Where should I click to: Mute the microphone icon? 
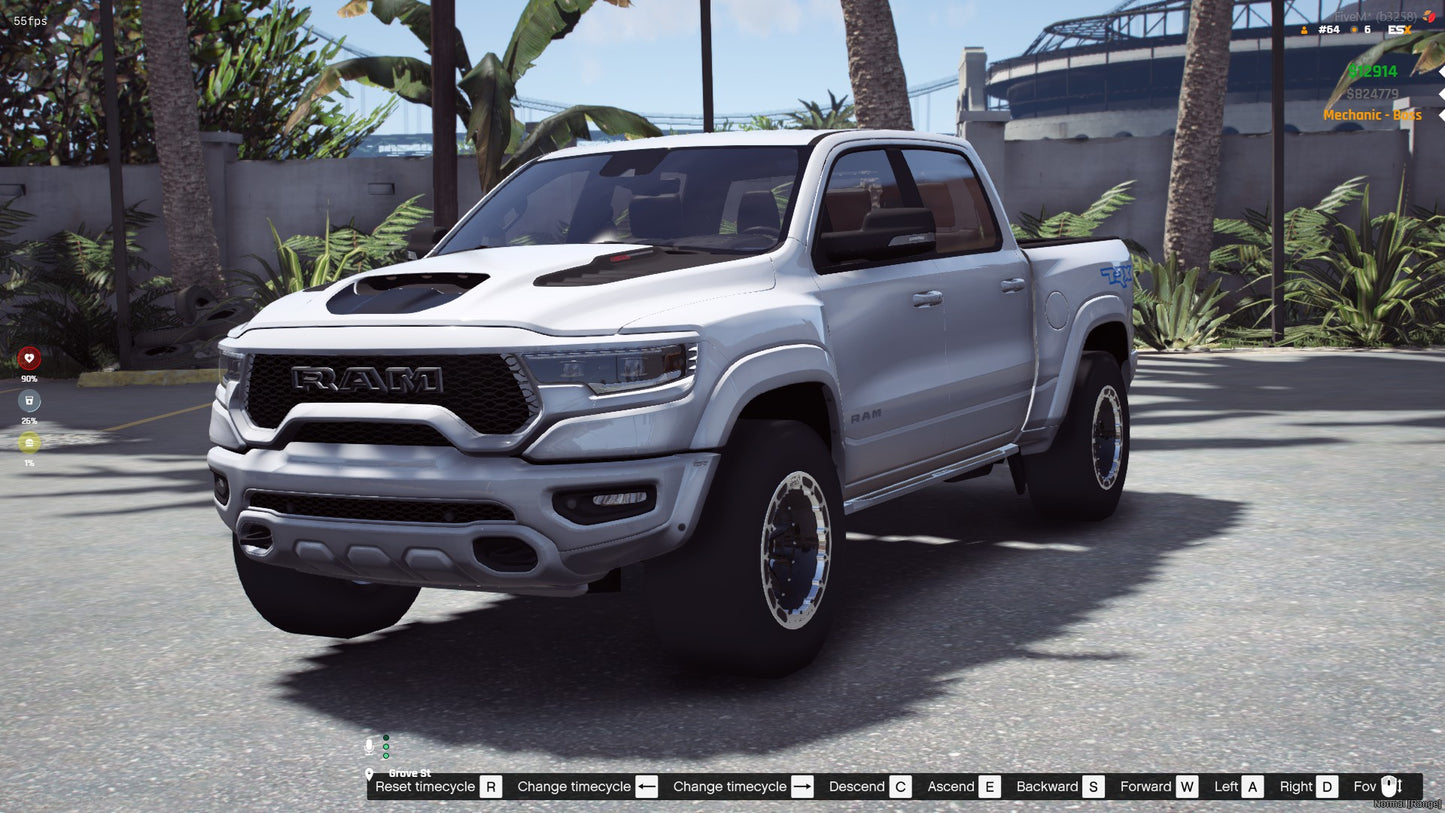tap(368, 744)
